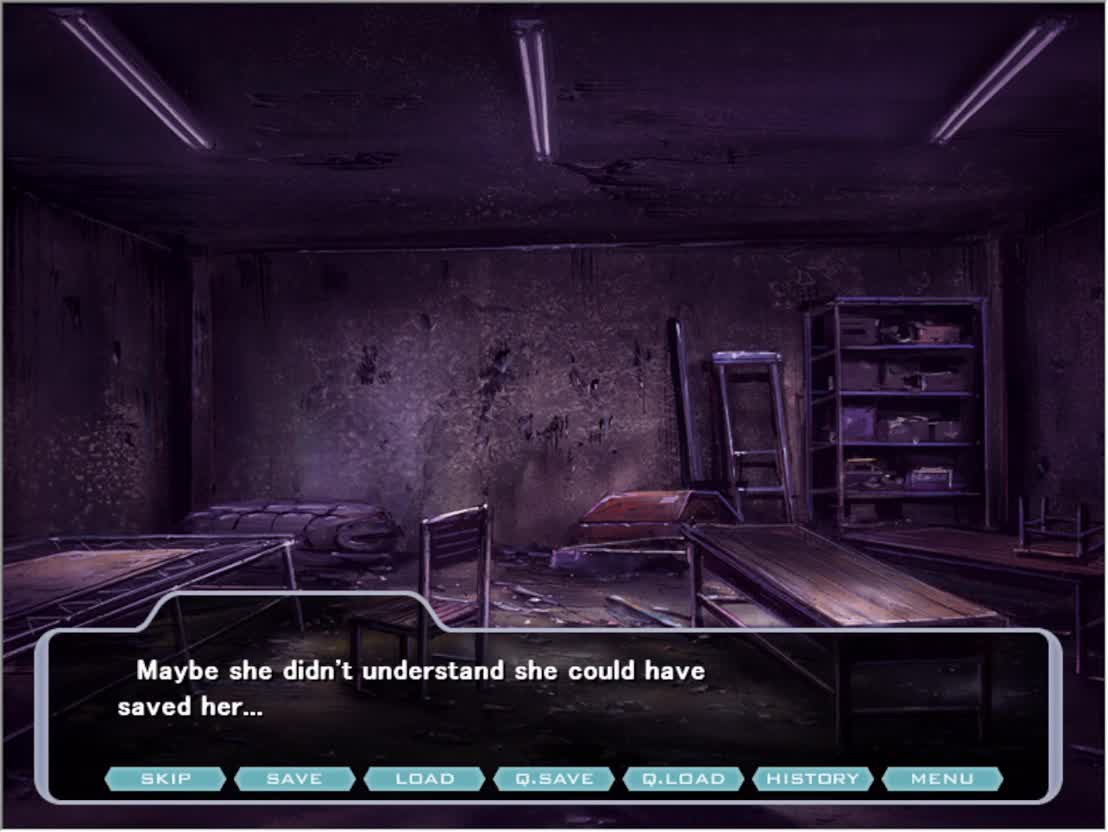
Task: Open the LOAD screen
Action: 424,779
